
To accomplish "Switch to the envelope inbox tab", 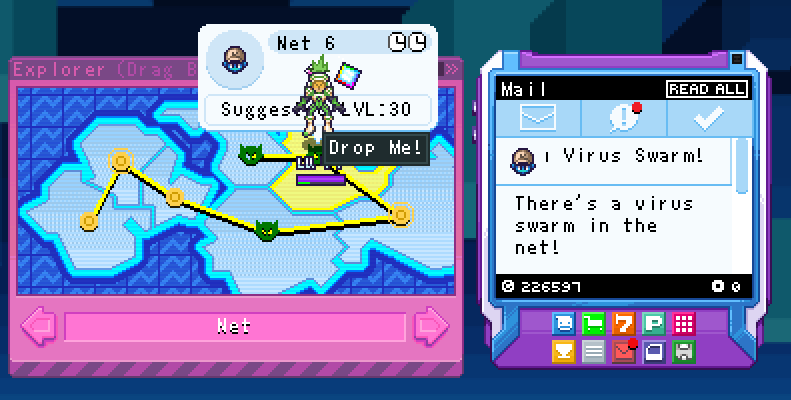I will click(537, 119).
